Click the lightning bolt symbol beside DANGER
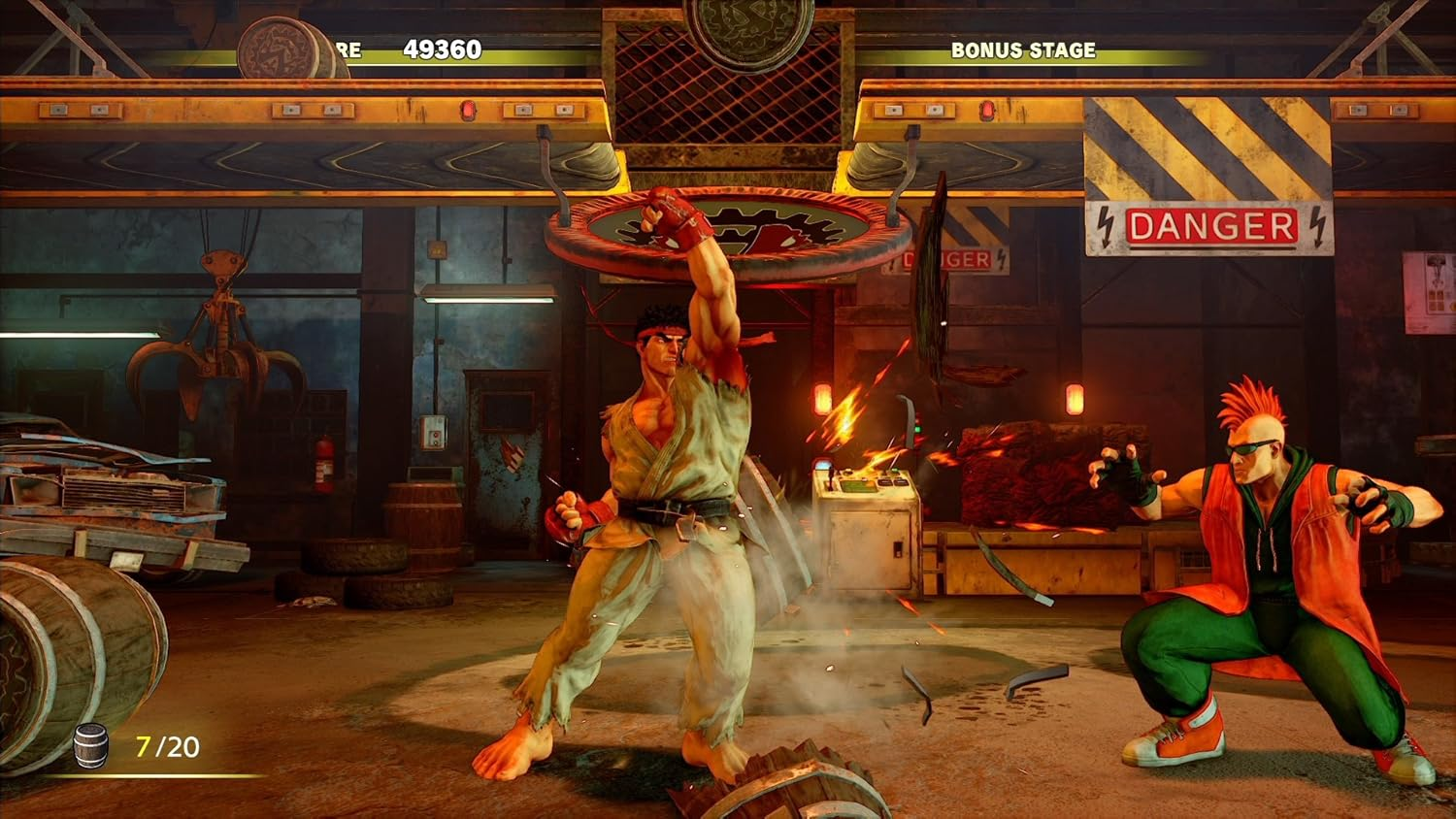 pos(1107,227)
